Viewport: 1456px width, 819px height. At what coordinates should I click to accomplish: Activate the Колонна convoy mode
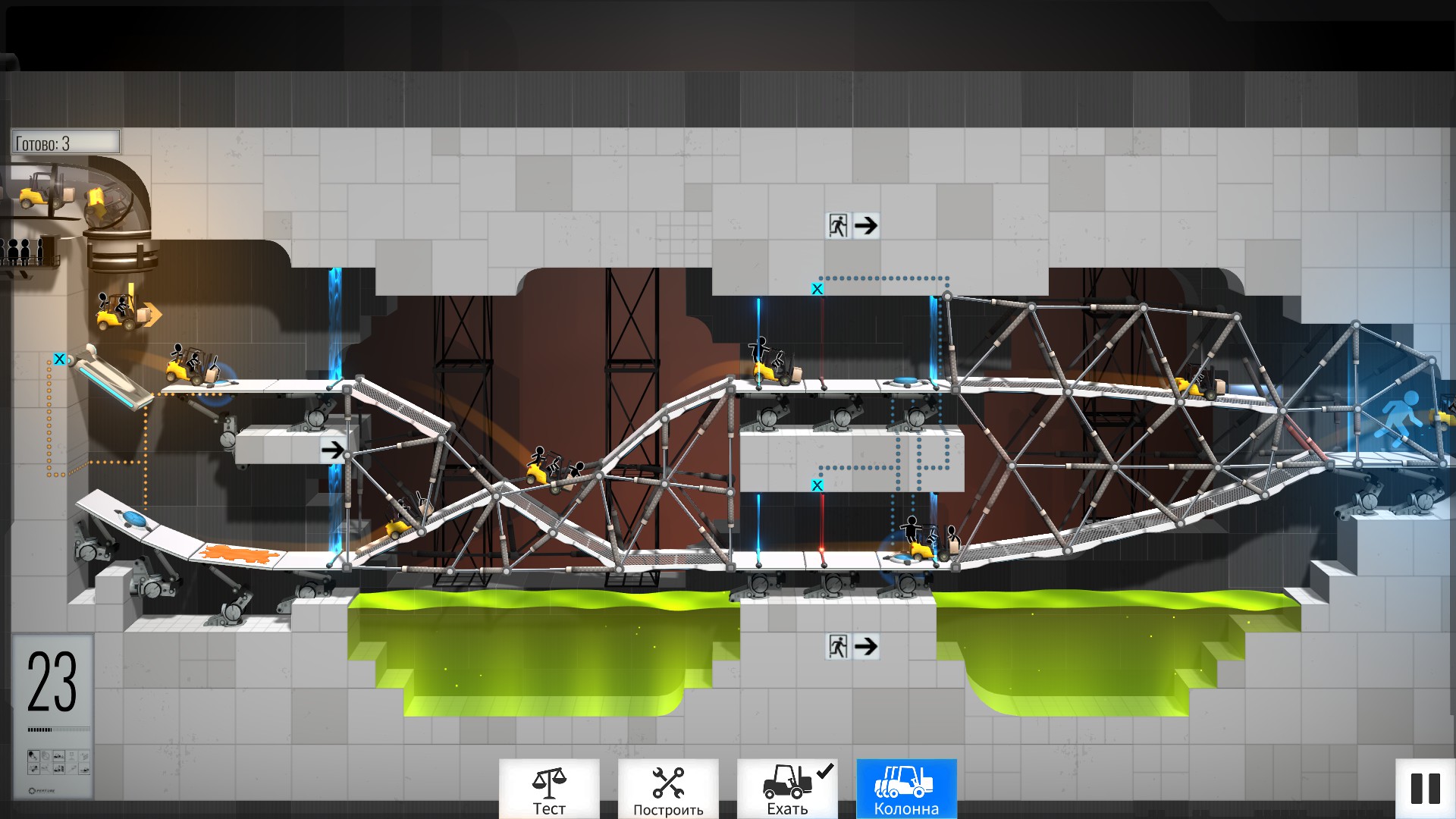906,789
